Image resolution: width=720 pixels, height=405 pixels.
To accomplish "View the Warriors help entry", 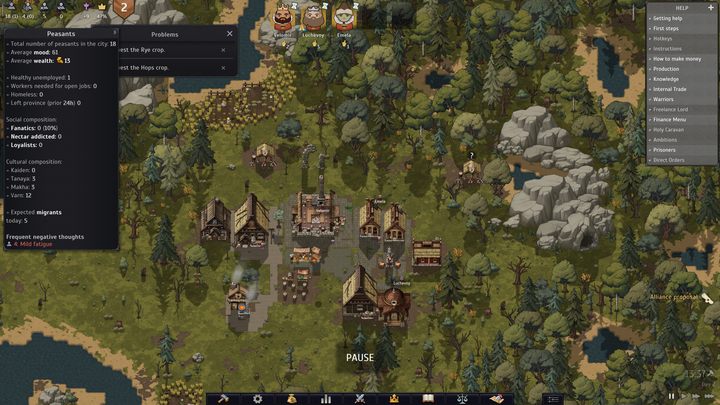I will pos(665,99).
